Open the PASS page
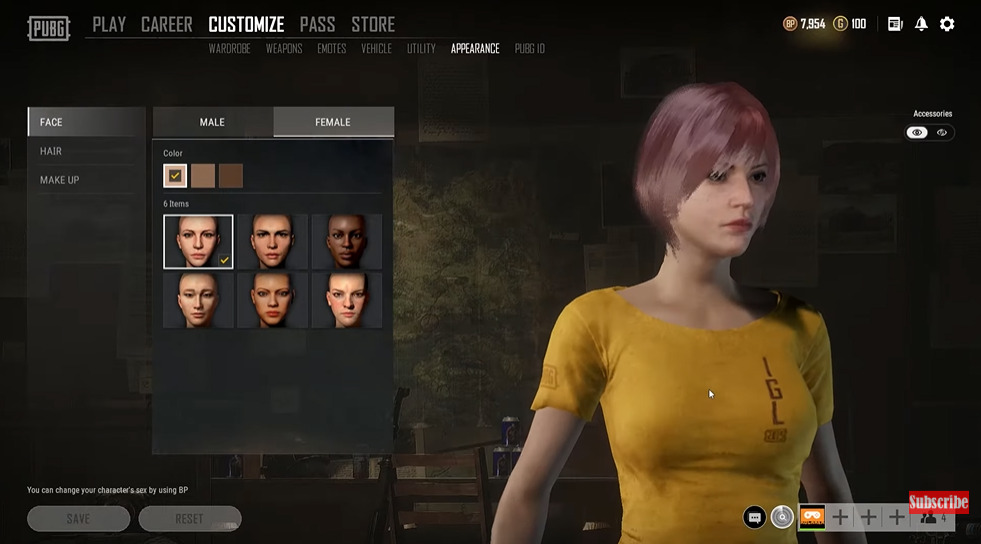The width and height of the screenshot is (981, 544). [x=317, y=24]
